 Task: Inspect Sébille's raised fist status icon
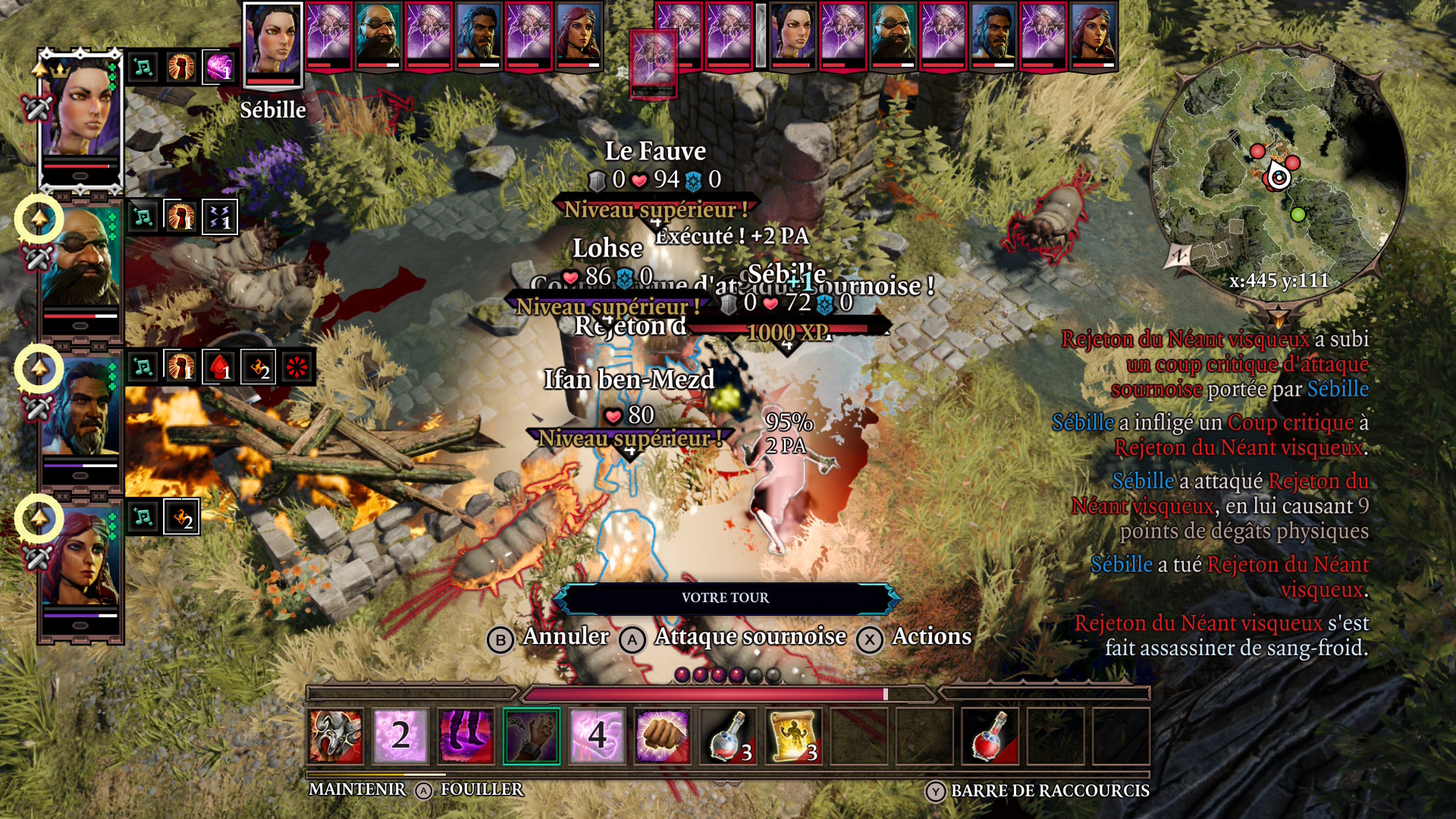click(181, 67)
